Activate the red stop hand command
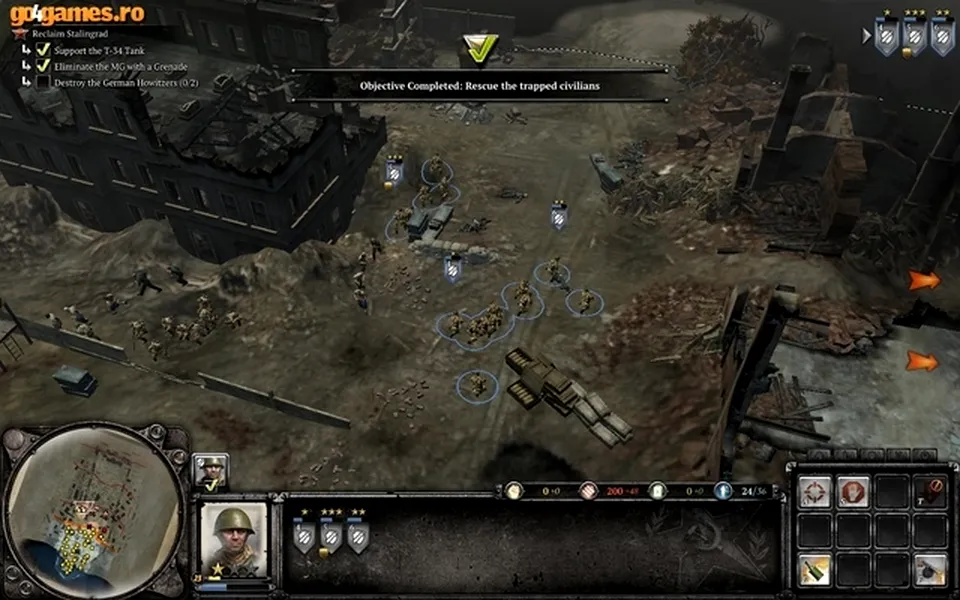The width and height of the screenshot is (960, 600). tap(853, 491)
